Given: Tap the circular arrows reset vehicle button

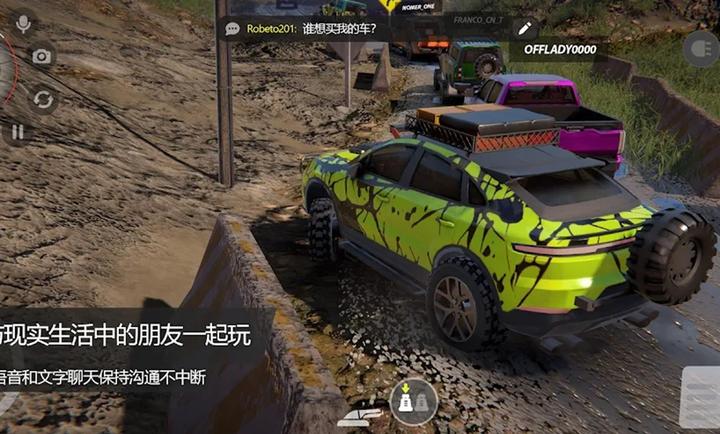Looking at the screenshot, I should (42, 99).
